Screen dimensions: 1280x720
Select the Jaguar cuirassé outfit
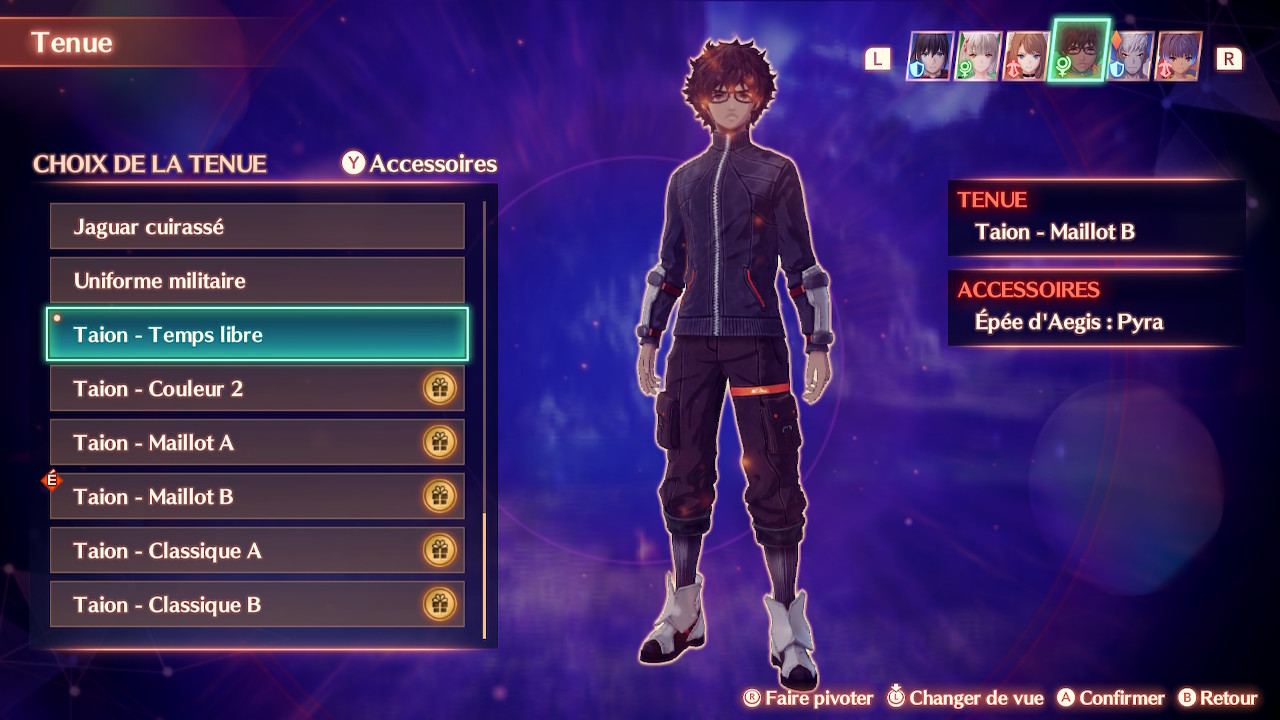(257, 227)
